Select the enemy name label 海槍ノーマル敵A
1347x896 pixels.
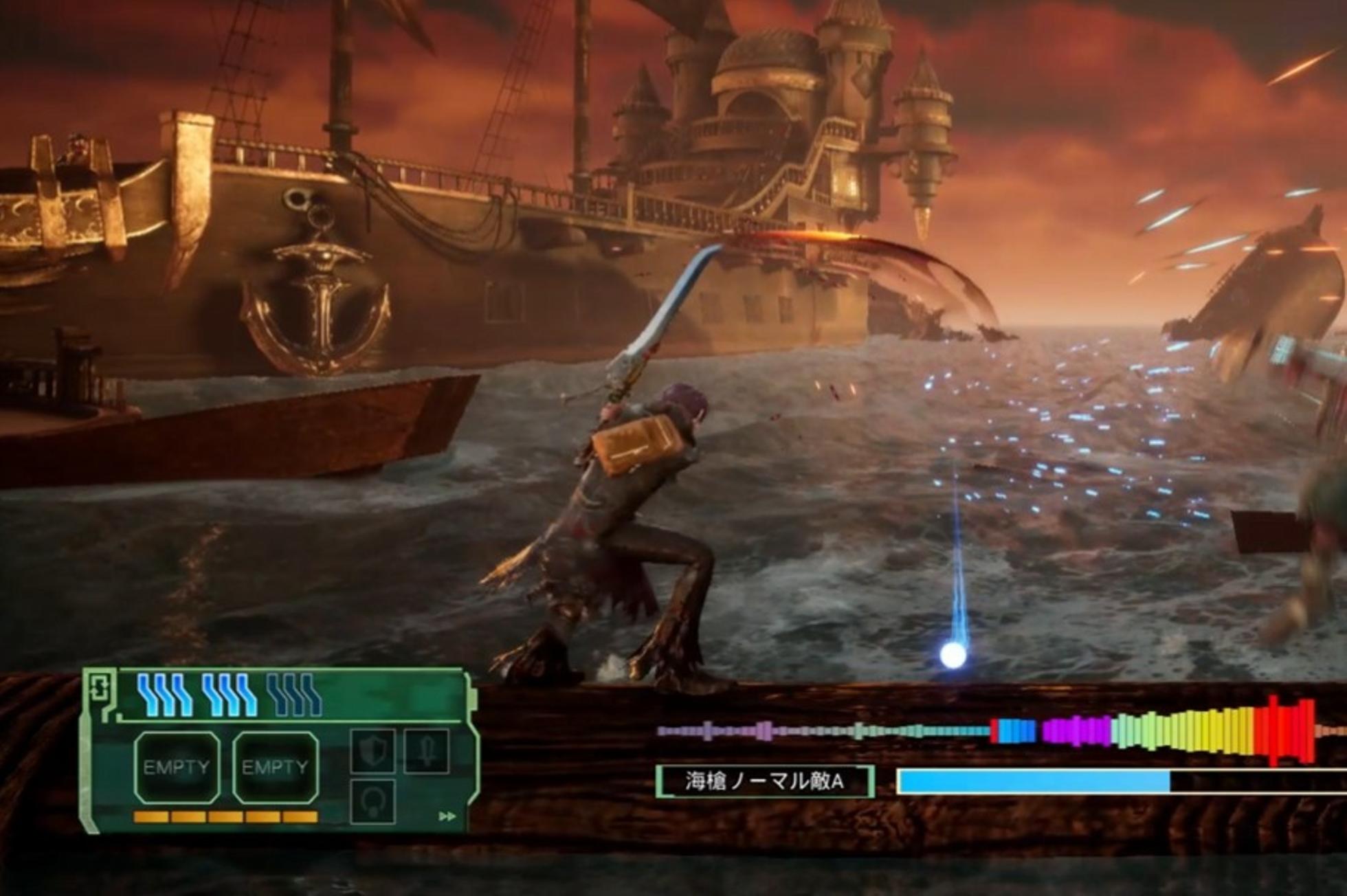(x=765, y=781)
